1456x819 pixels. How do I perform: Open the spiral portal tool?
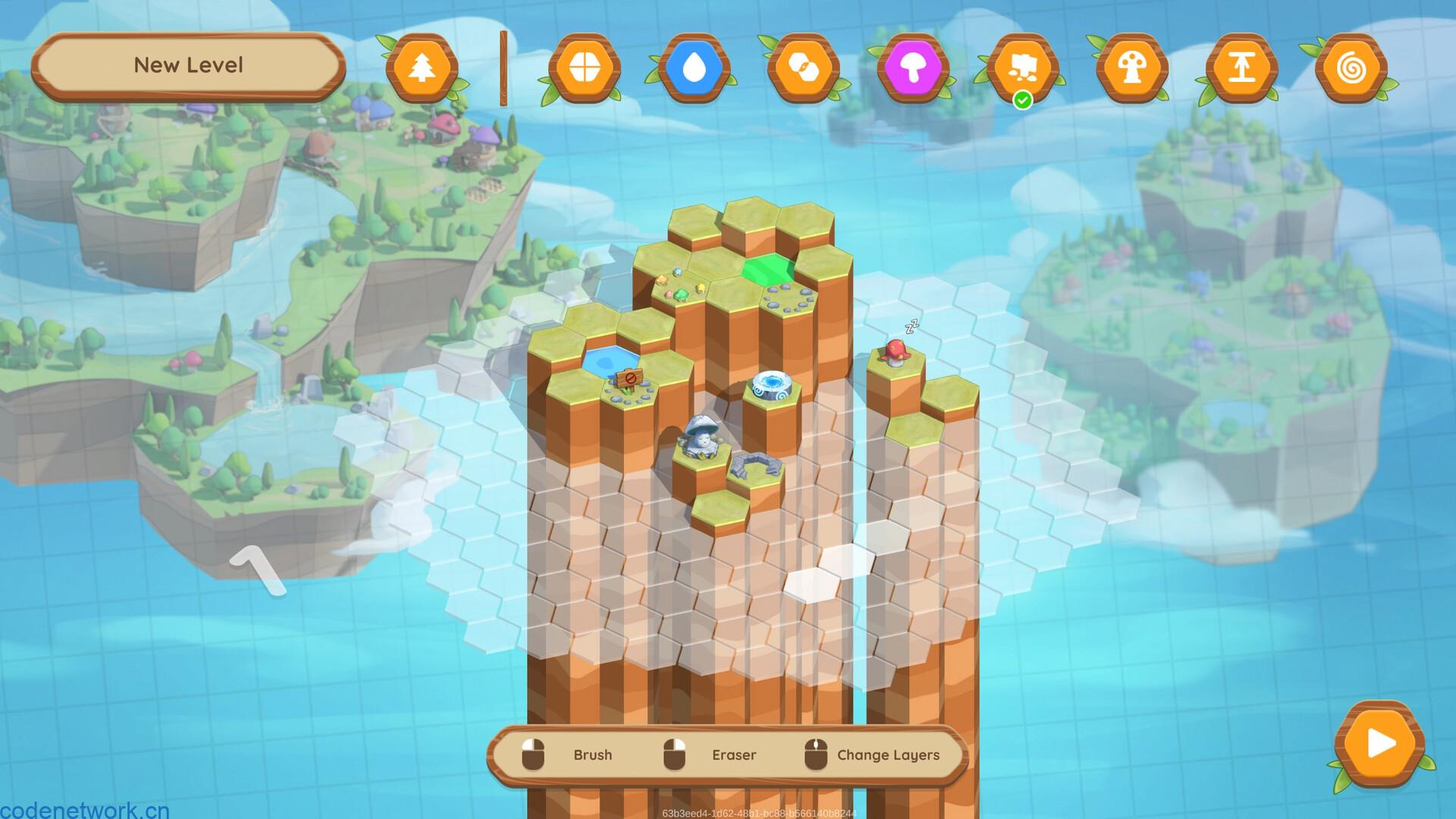[x=1351, y=67]
